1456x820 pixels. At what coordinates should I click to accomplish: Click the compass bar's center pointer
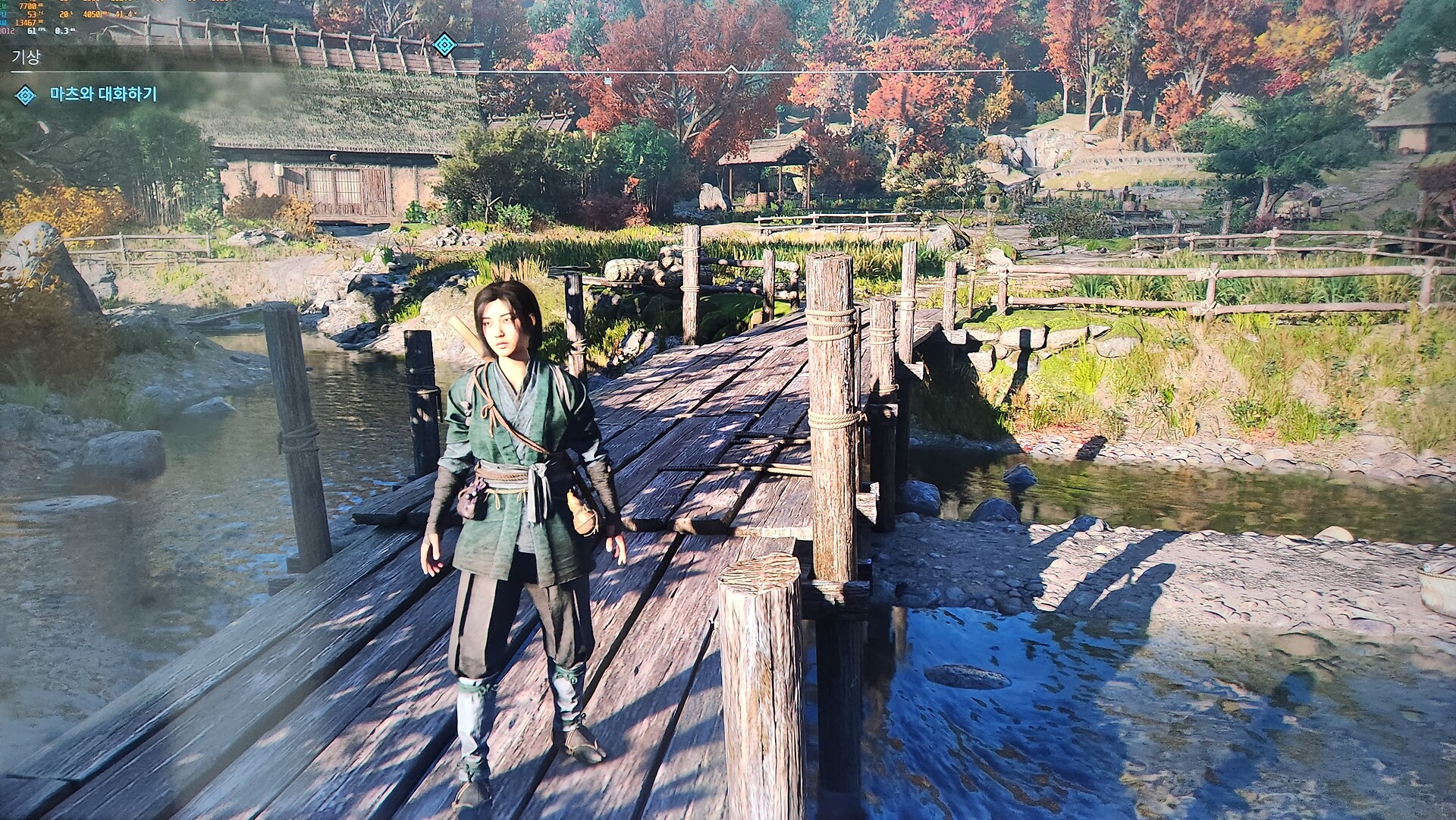point(731,69)
